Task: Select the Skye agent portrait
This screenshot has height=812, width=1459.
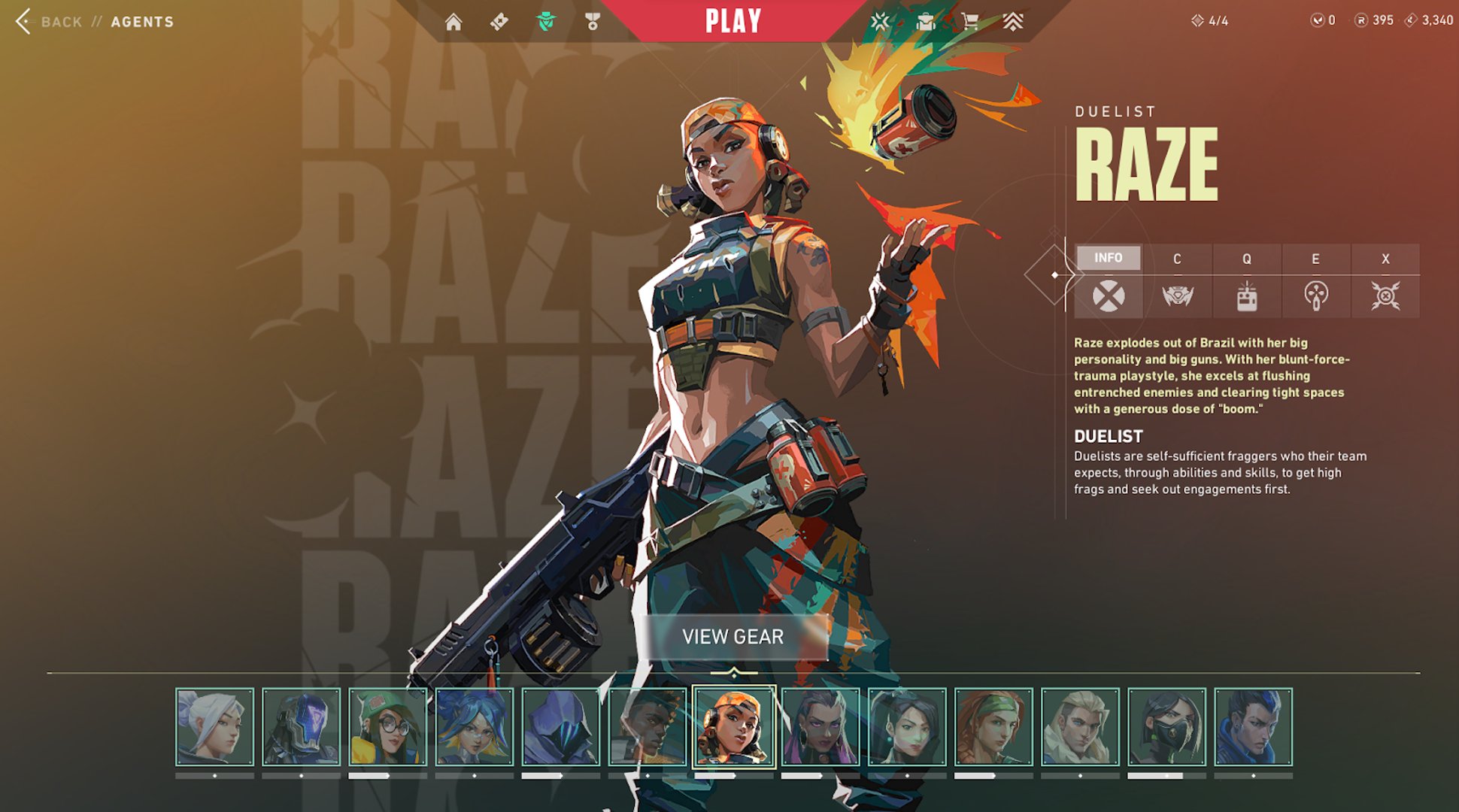Action: (x=993, y=727)
